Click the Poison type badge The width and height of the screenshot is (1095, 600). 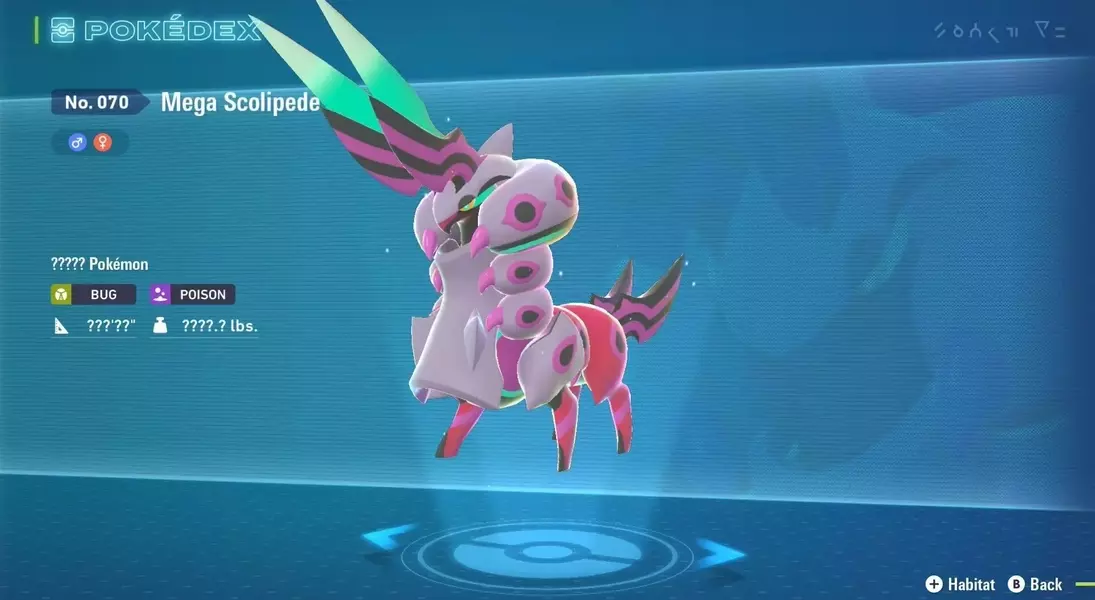click(193, 295)
